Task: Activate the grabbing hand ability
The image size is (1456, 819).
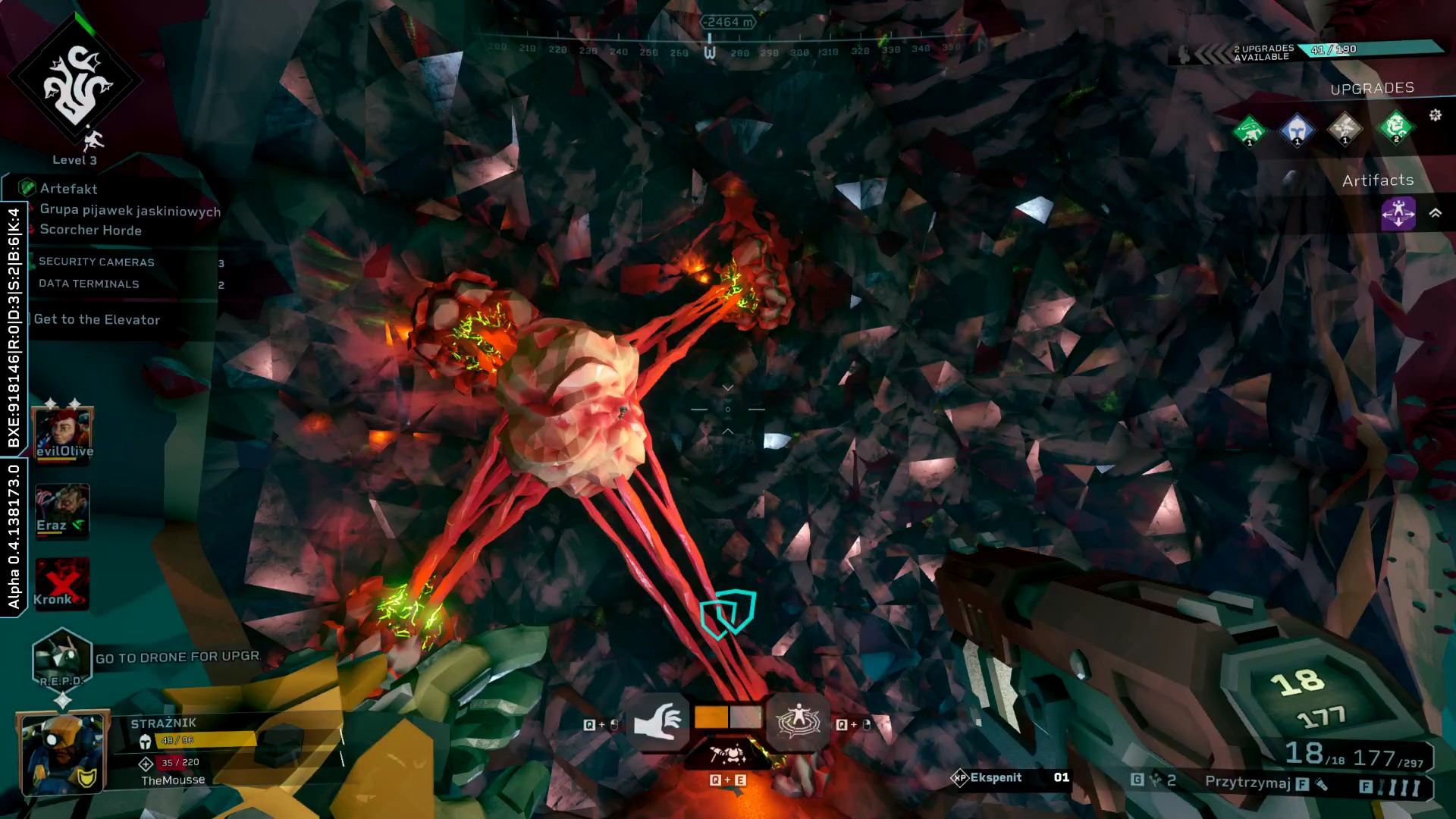Action: [x=657, y=721]
